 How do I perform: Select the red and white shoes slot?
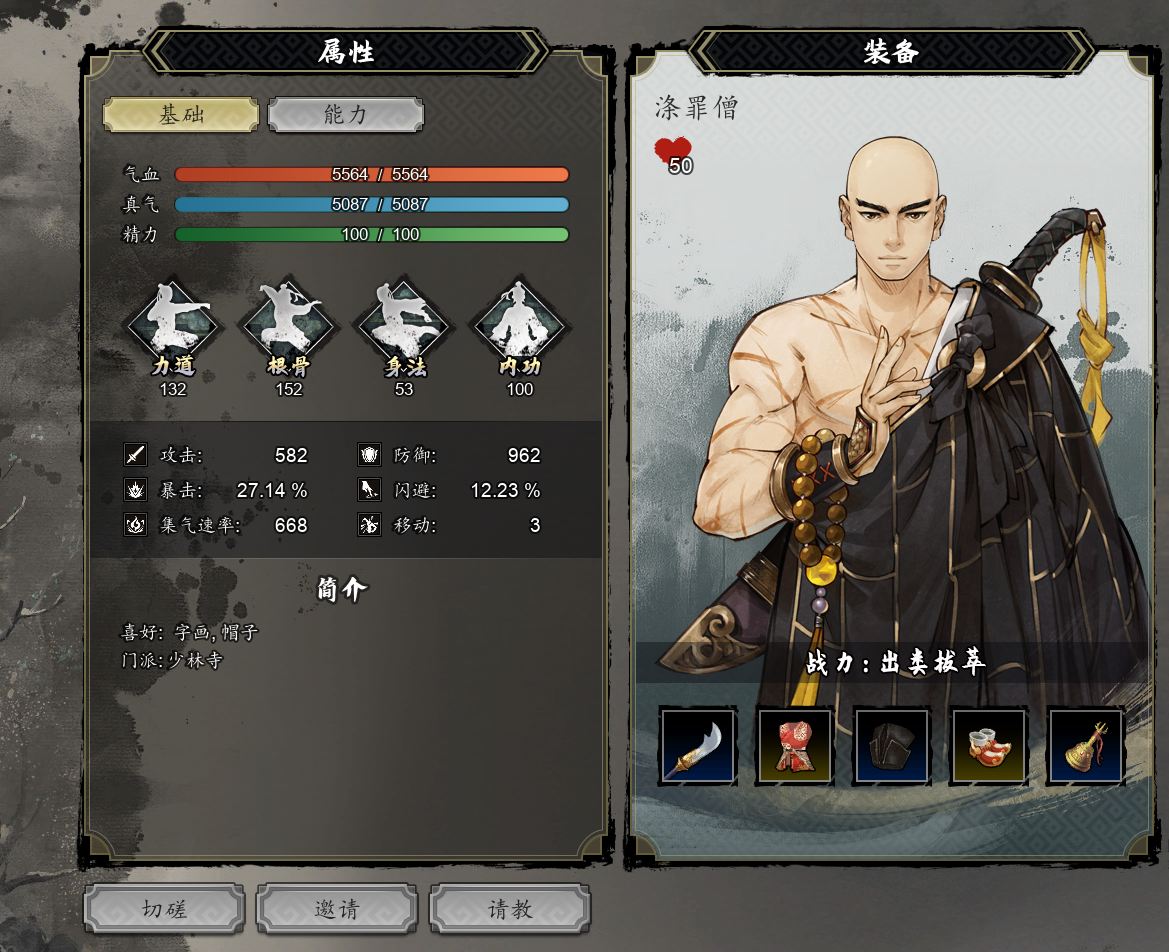(988, 746)
